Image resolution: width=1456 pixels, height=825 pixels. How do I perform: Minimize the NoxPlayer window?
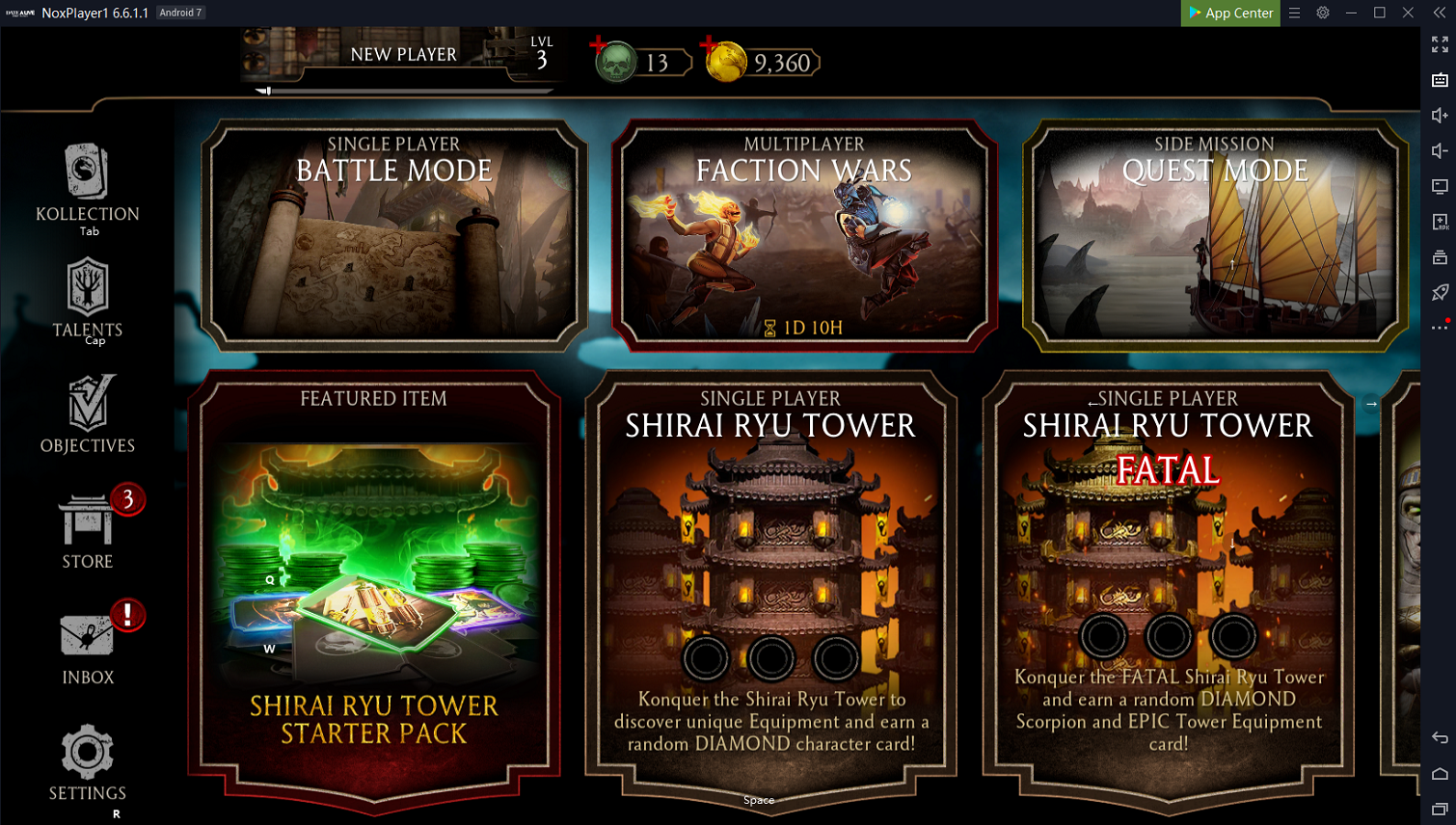[x=1351, y=13]
